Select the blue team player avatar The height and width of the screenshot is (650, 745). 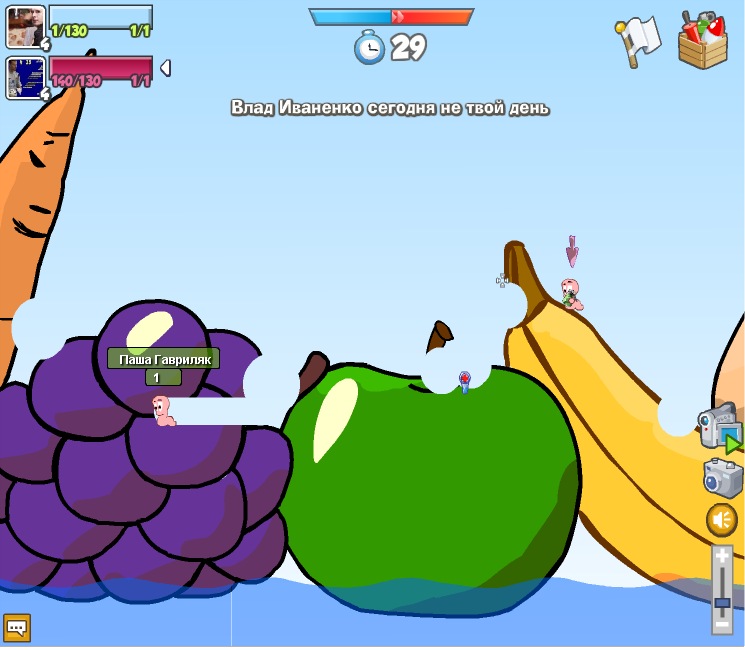click(x=24, y=26)
